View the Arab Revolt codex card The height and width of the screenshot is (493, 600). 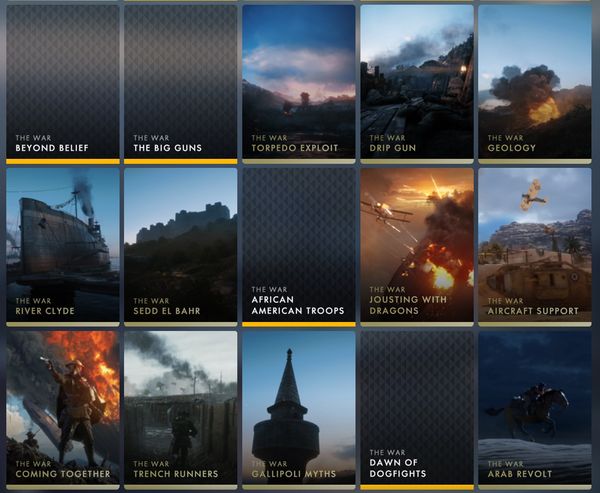533,408
